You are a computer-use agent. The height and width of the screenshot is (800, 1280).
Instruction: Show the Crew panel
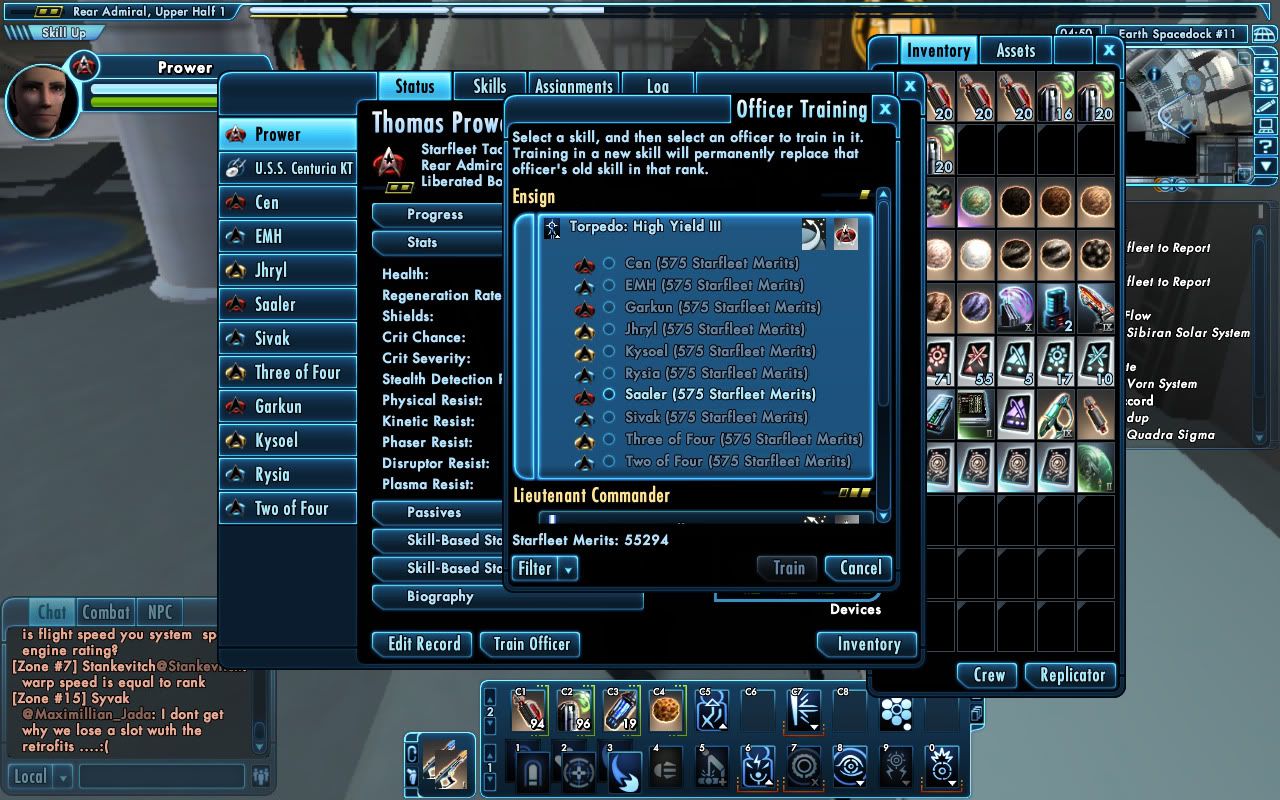(x=988, y=675)
